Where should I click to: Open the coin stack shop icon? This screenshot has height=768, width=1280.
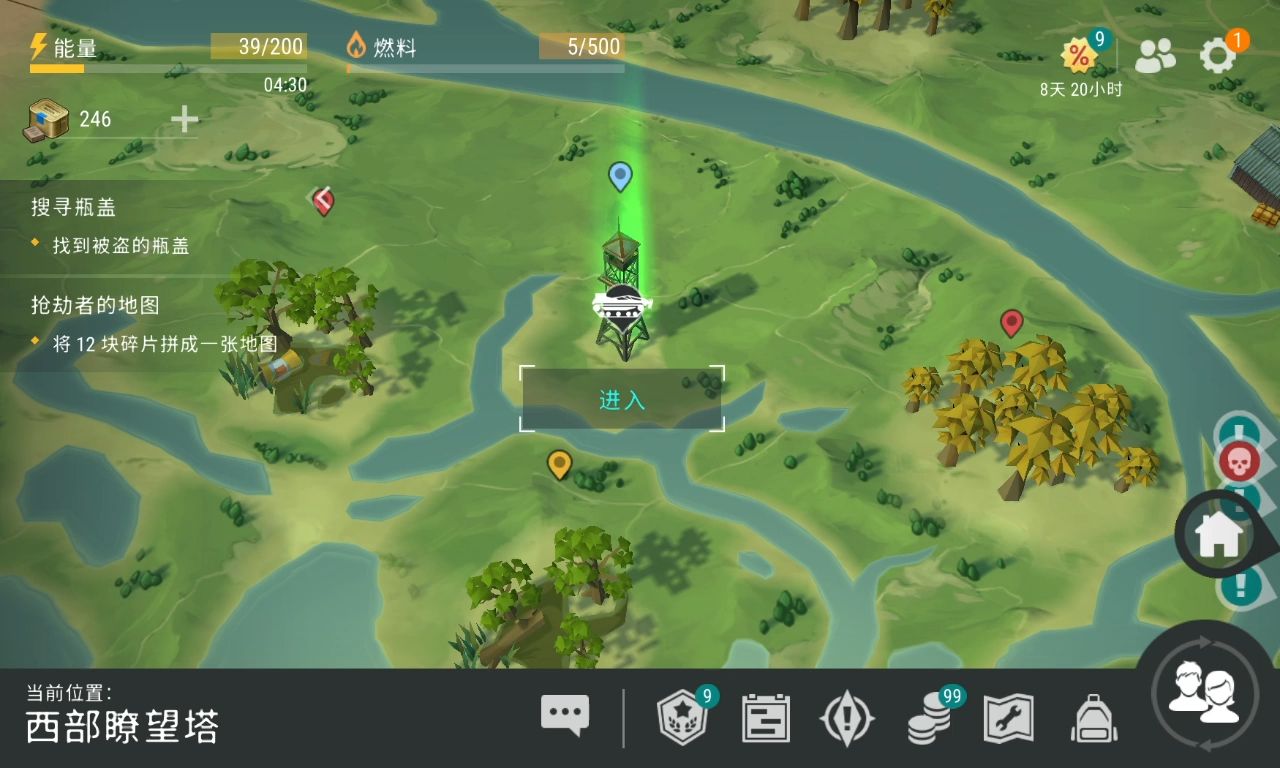[929, 718]
